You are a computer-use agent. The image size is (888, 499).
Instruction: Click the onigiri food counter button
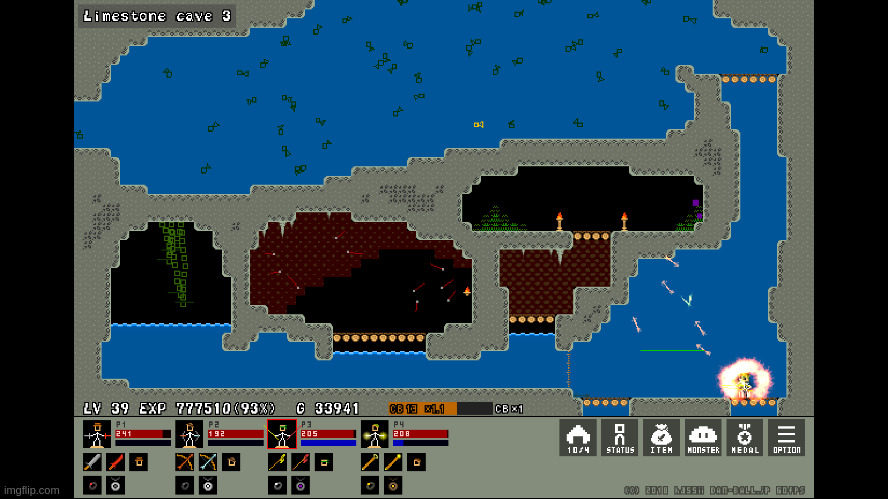578,437
